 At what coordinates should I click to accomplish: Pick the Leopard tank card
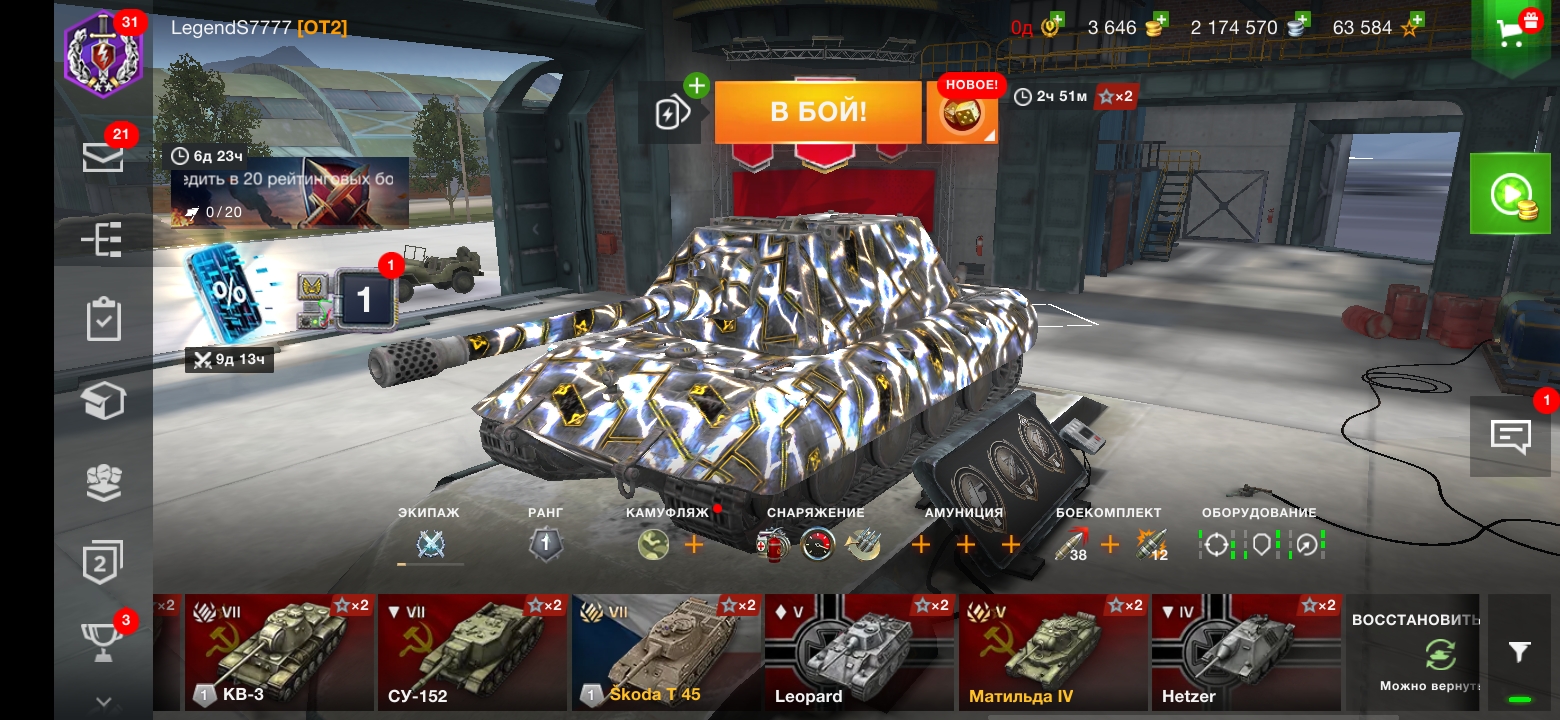(858, 652)
